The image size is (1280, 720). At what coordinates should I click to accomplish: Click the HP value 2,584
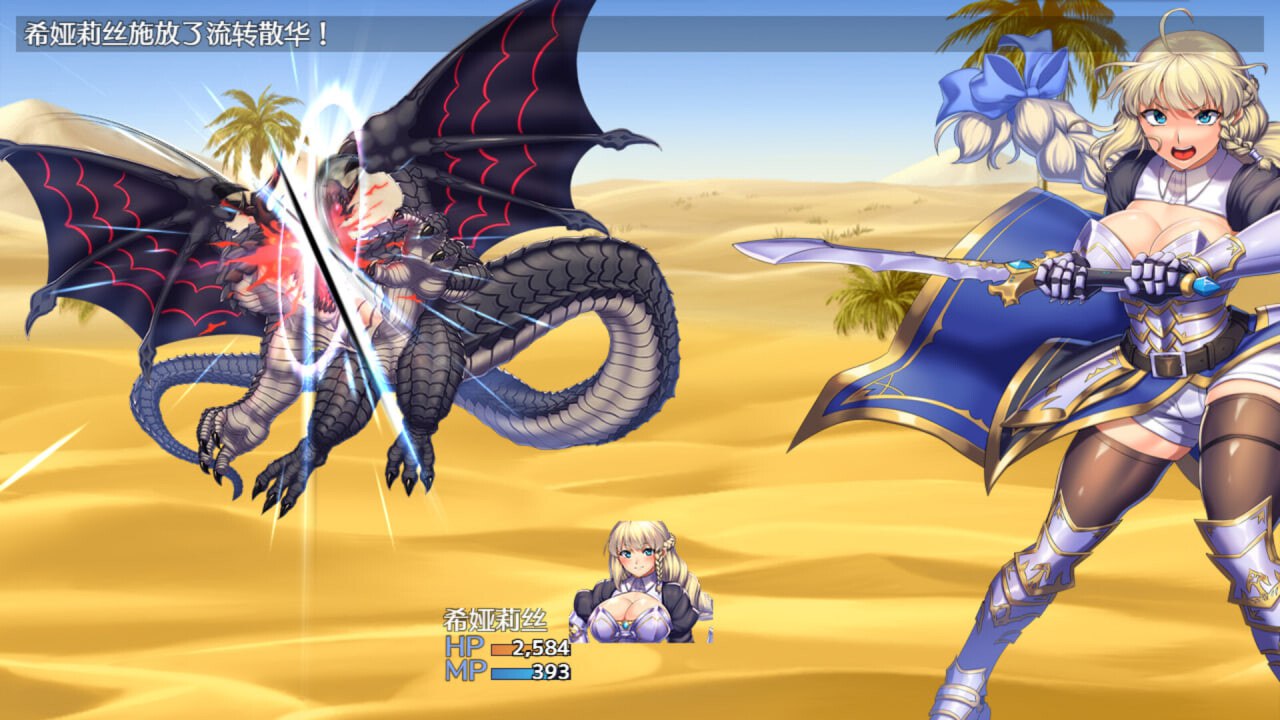542,648
